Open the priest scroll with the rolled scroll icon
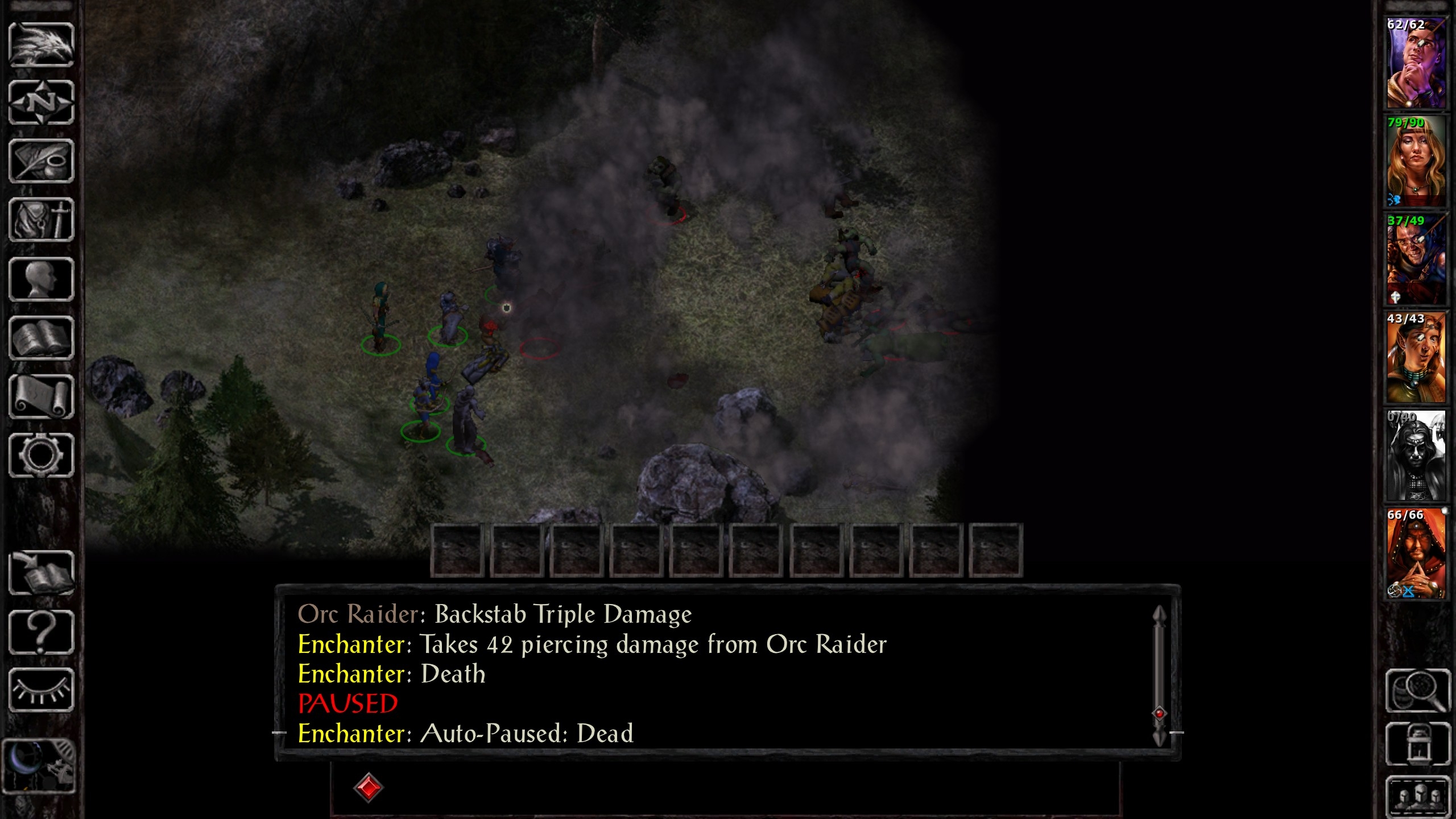The image size is (1456, 819). click(x=41, y=397)
